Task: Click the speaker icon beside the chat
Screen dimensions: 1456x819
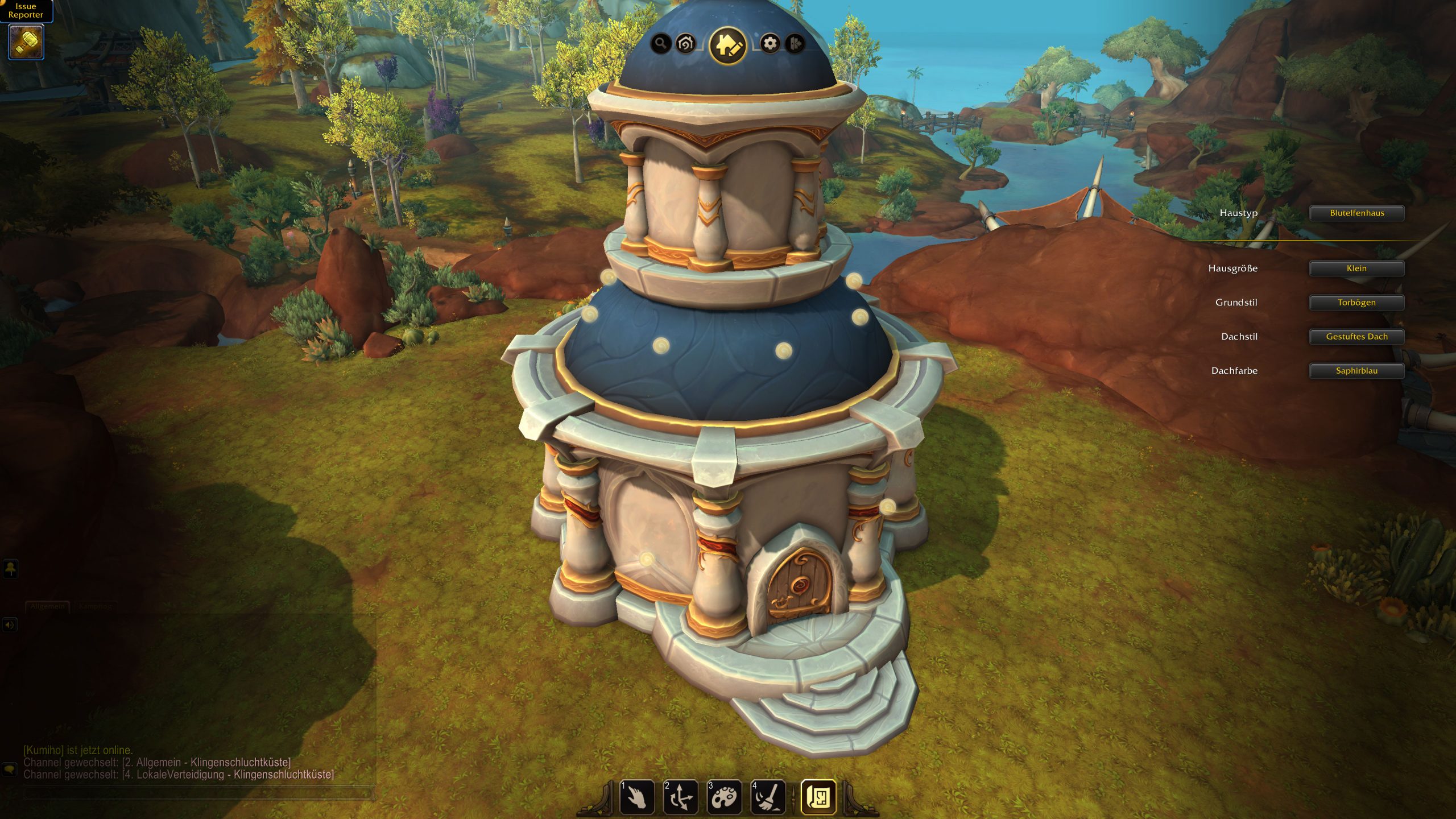Action: tap(10, 625)
